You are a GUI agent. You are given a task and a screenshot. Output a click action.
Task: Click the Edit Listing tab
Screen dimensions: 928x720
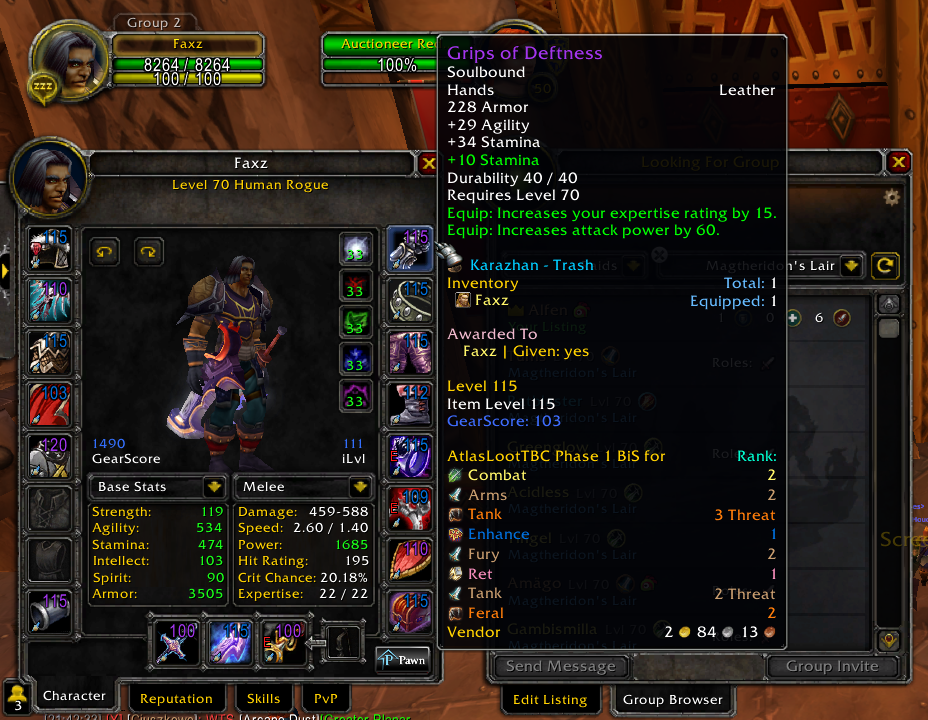pos(549,699)
